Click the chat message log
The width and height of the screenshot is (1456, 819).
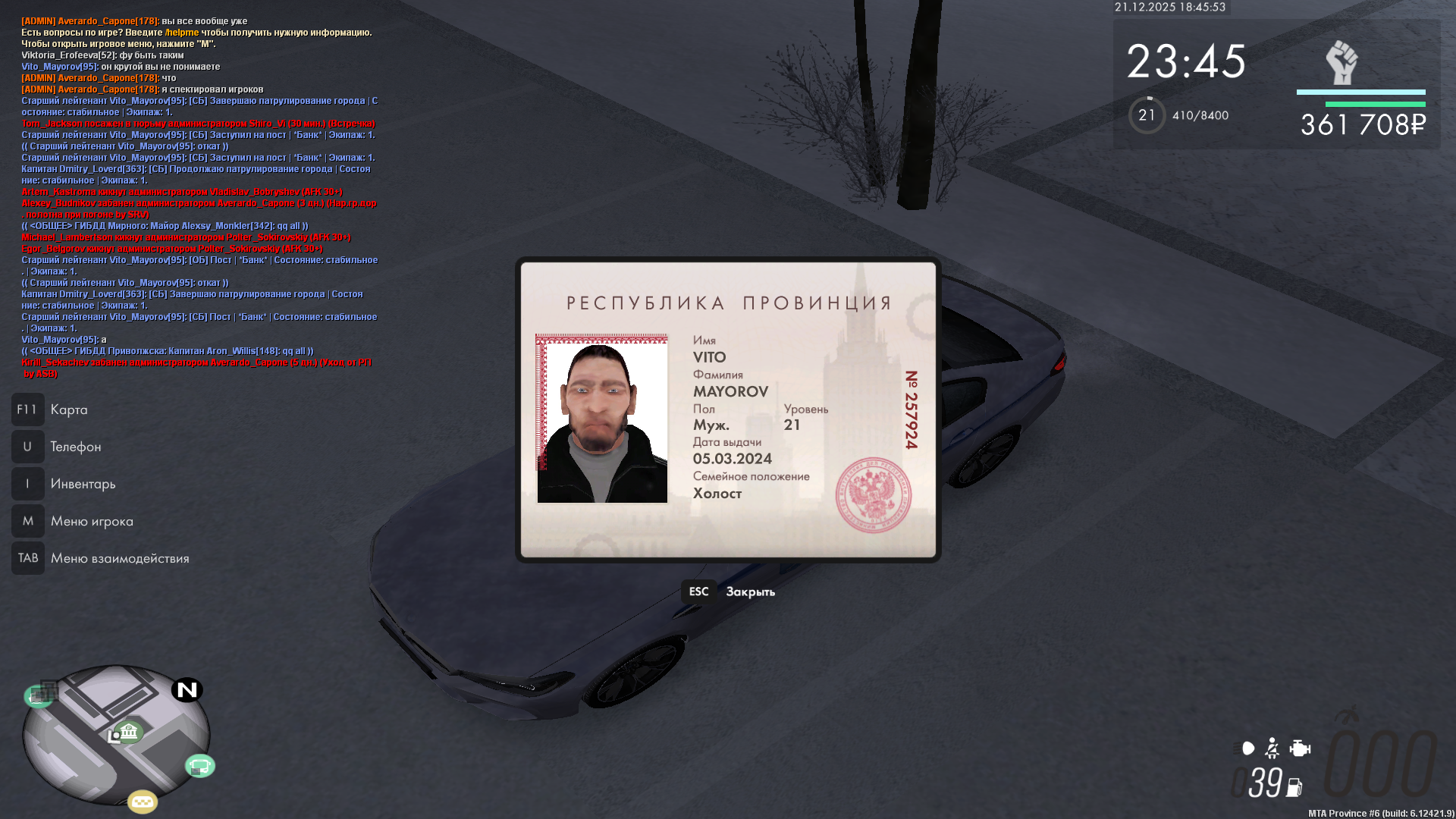pyautogui.click(x=199, y=197)
